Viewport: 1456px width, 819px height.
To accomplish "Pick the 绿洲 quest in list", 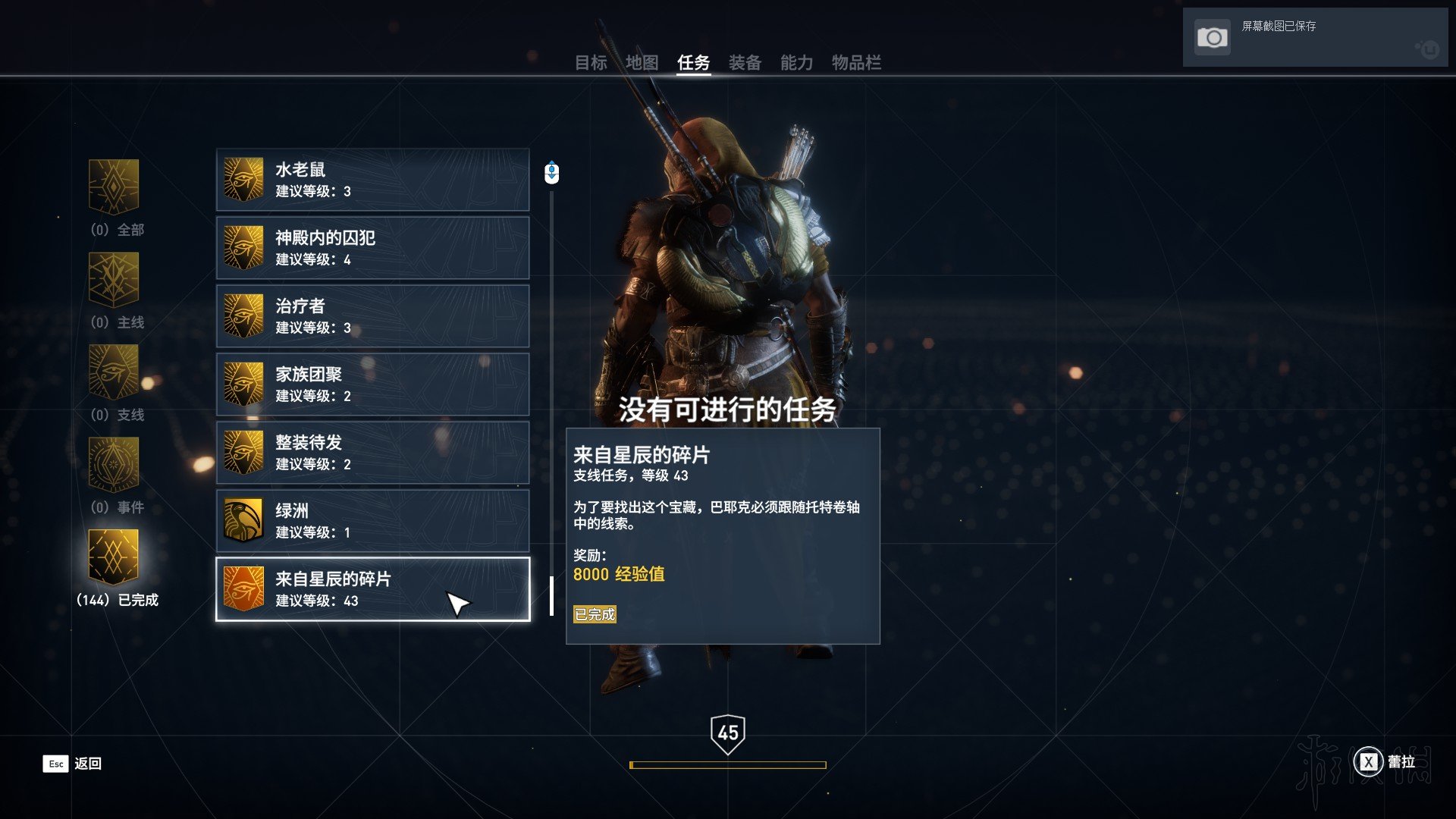I will 372,521.
